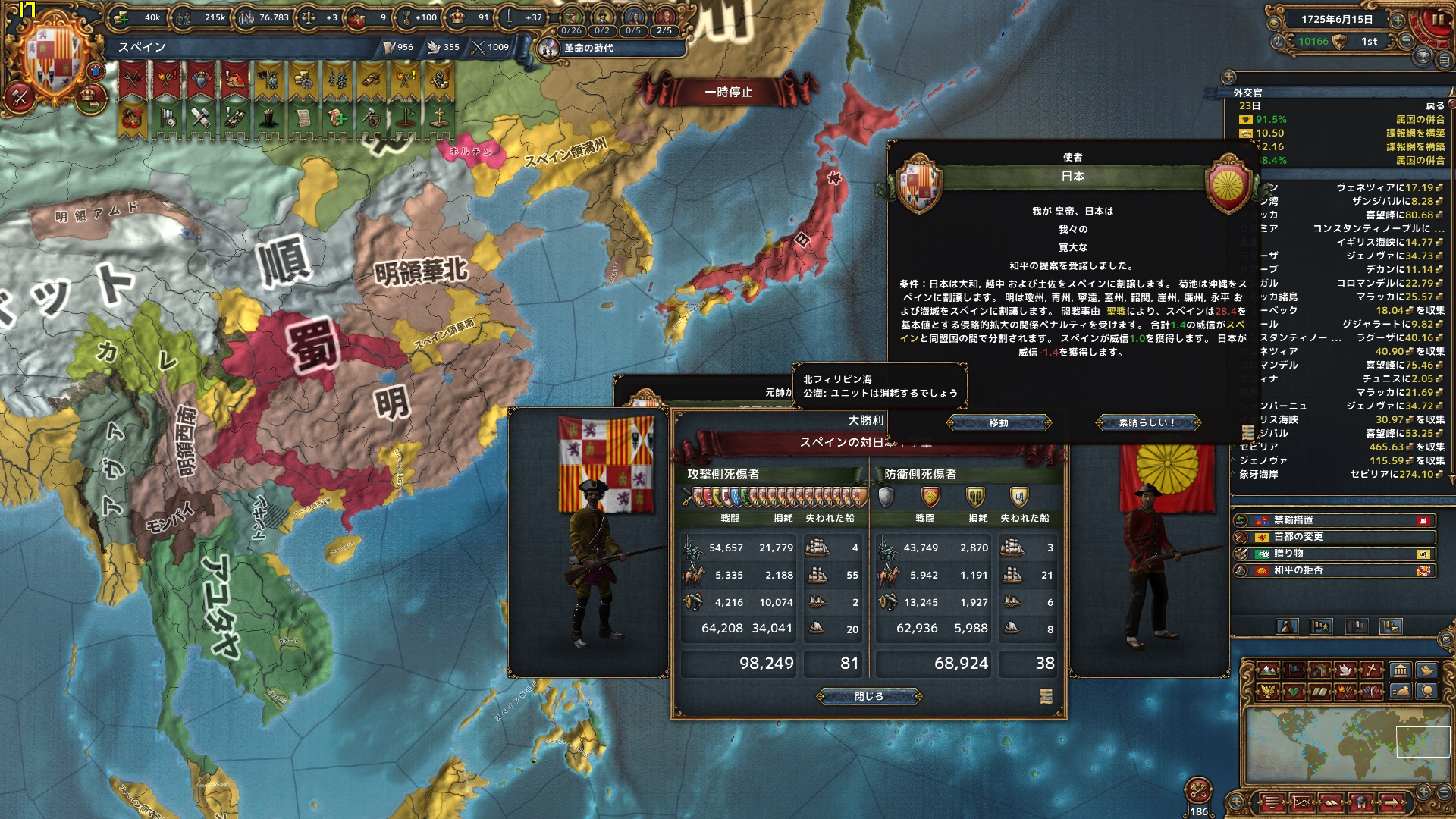Increase game speed with the plus button

click(x=1398, y=19)
